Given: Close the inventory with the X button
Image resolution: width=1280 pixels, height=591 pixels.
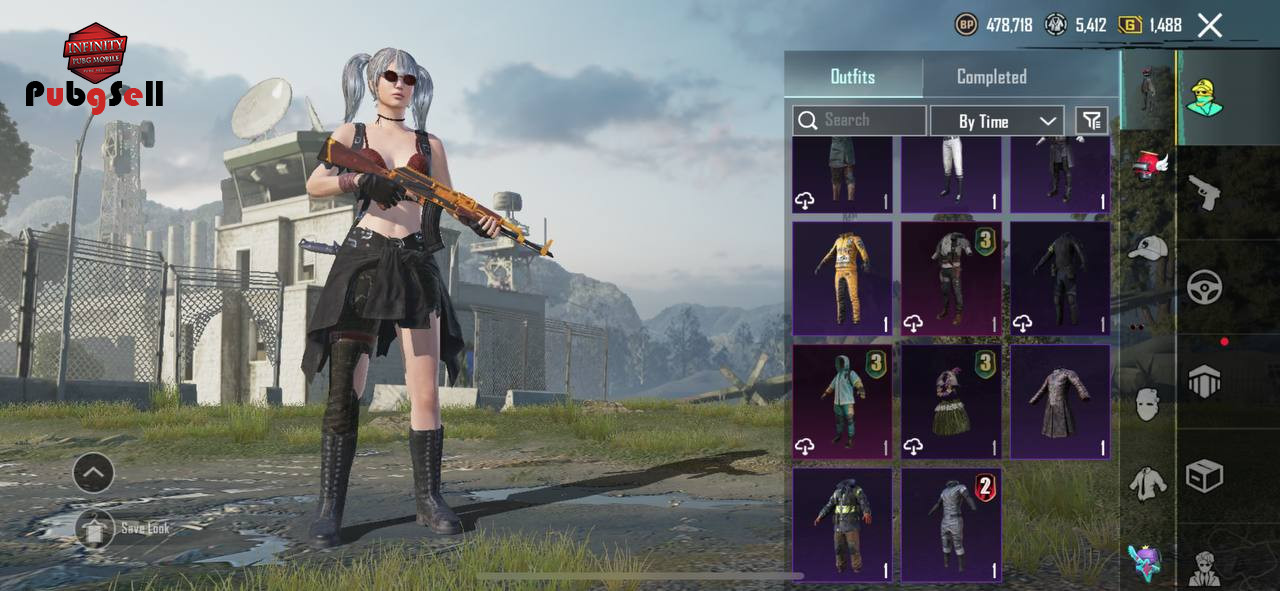Looking at the screenshot, I should 1210,26.
